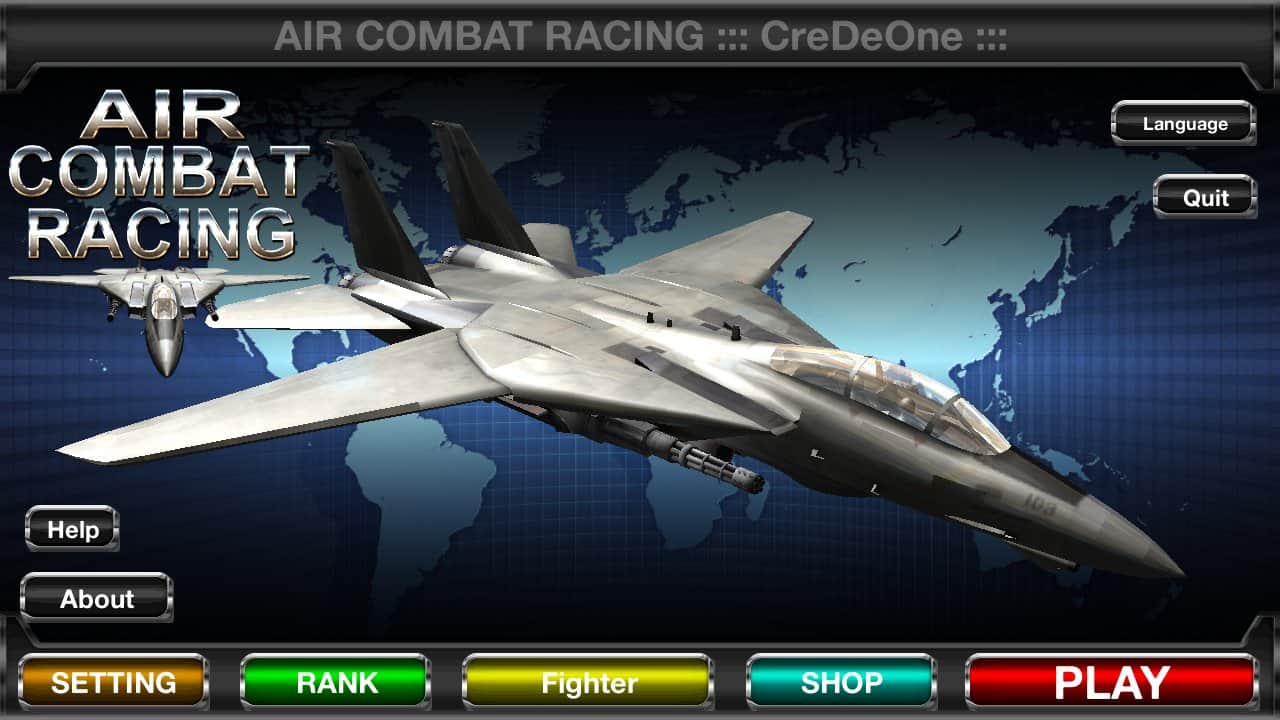The image size is (1280, 720).
Task: Open the SETTING menu
Action: point(112,684)
